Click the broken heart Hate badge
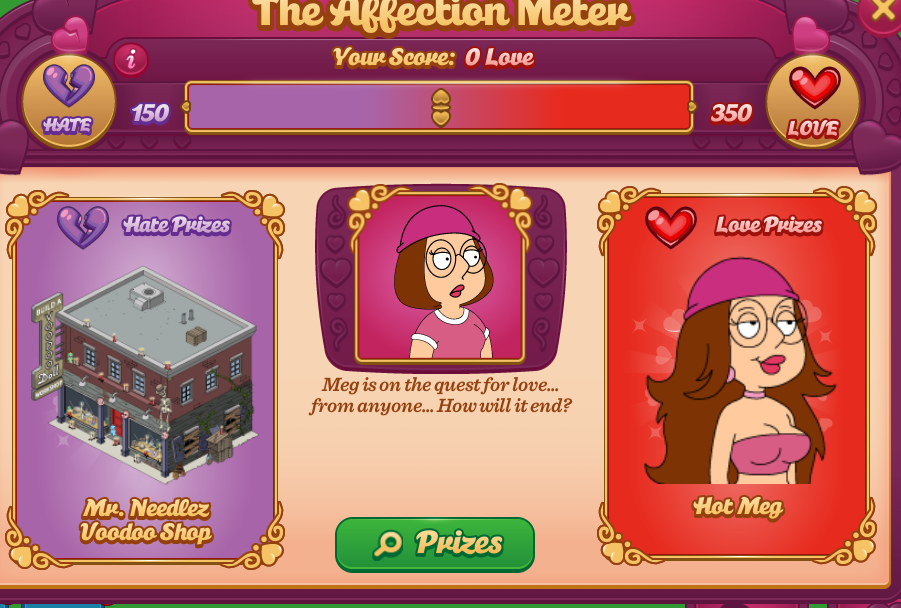 pyautogui.click(x=68, y=100)
